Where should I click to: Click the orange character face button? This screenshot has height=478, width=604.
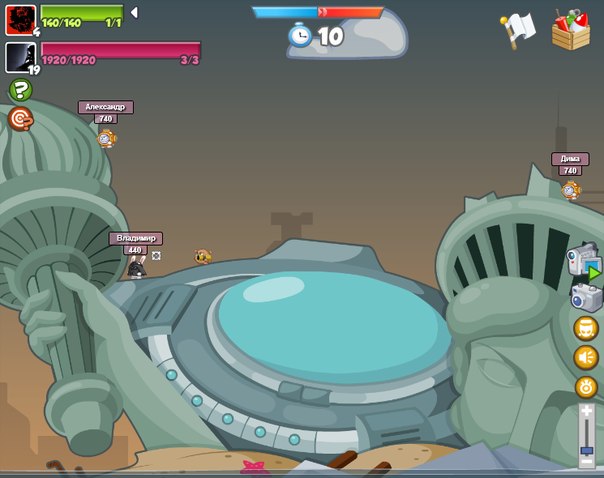[x=585, y=328]
